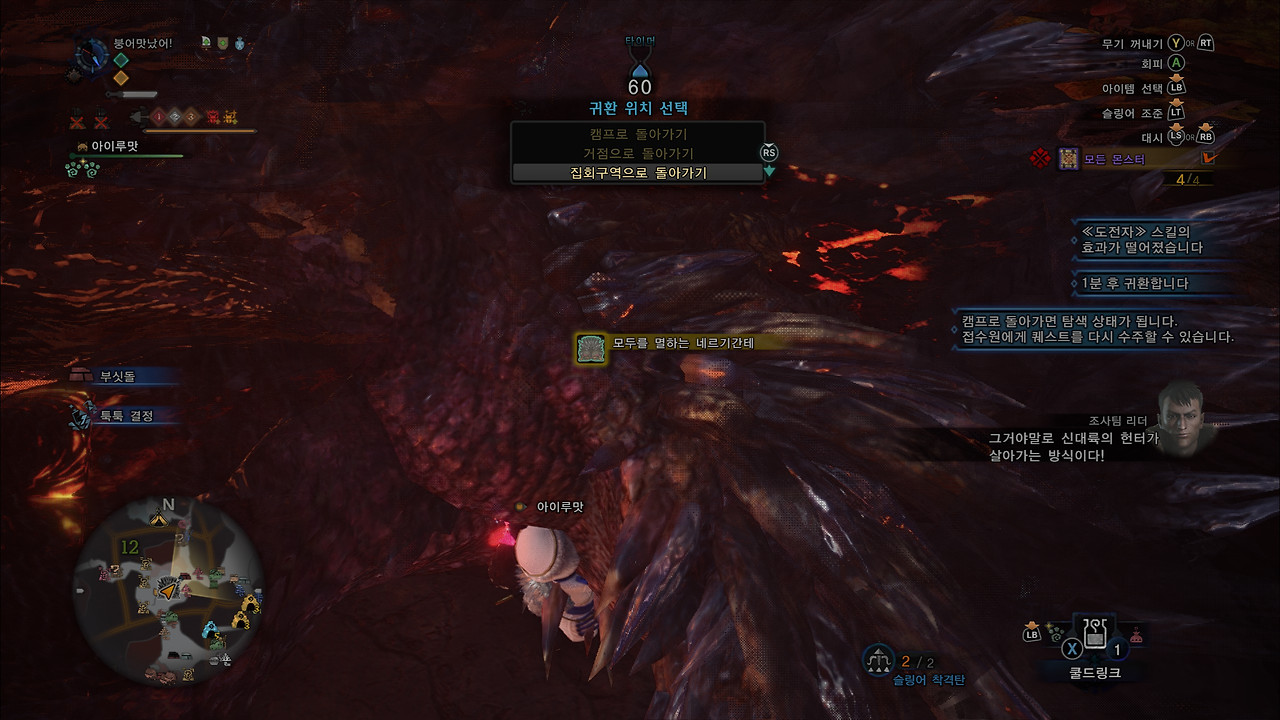Select the 툭툭 결정 gathering notice
This screenshot has height=720, width=1280.
pos(124,415)
